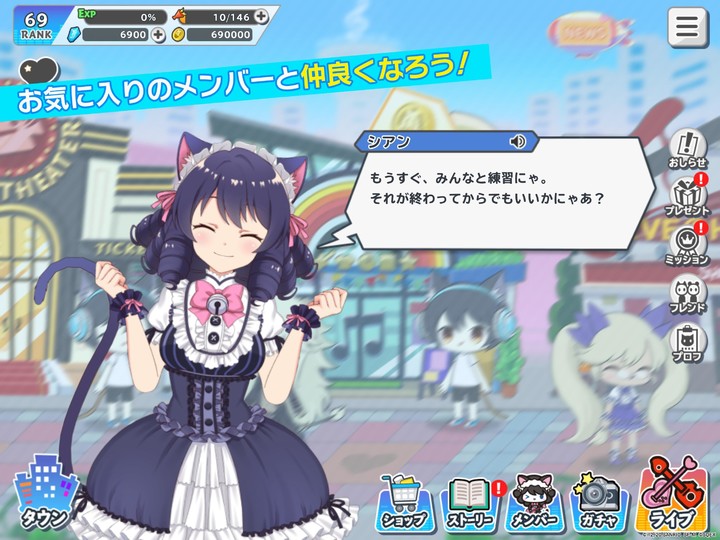The image size is (720, 540).
Task: Open the フレンド friends screen
Action: (687, 295)
